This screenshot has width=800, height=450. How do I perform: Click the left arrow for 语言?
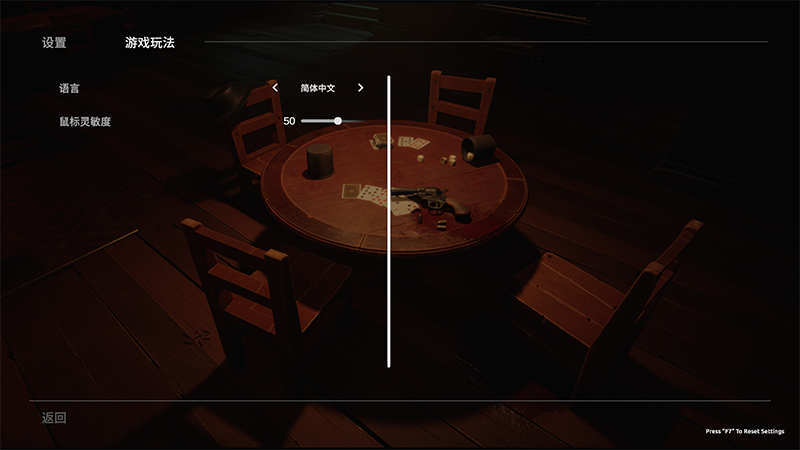tap(276, 88)
